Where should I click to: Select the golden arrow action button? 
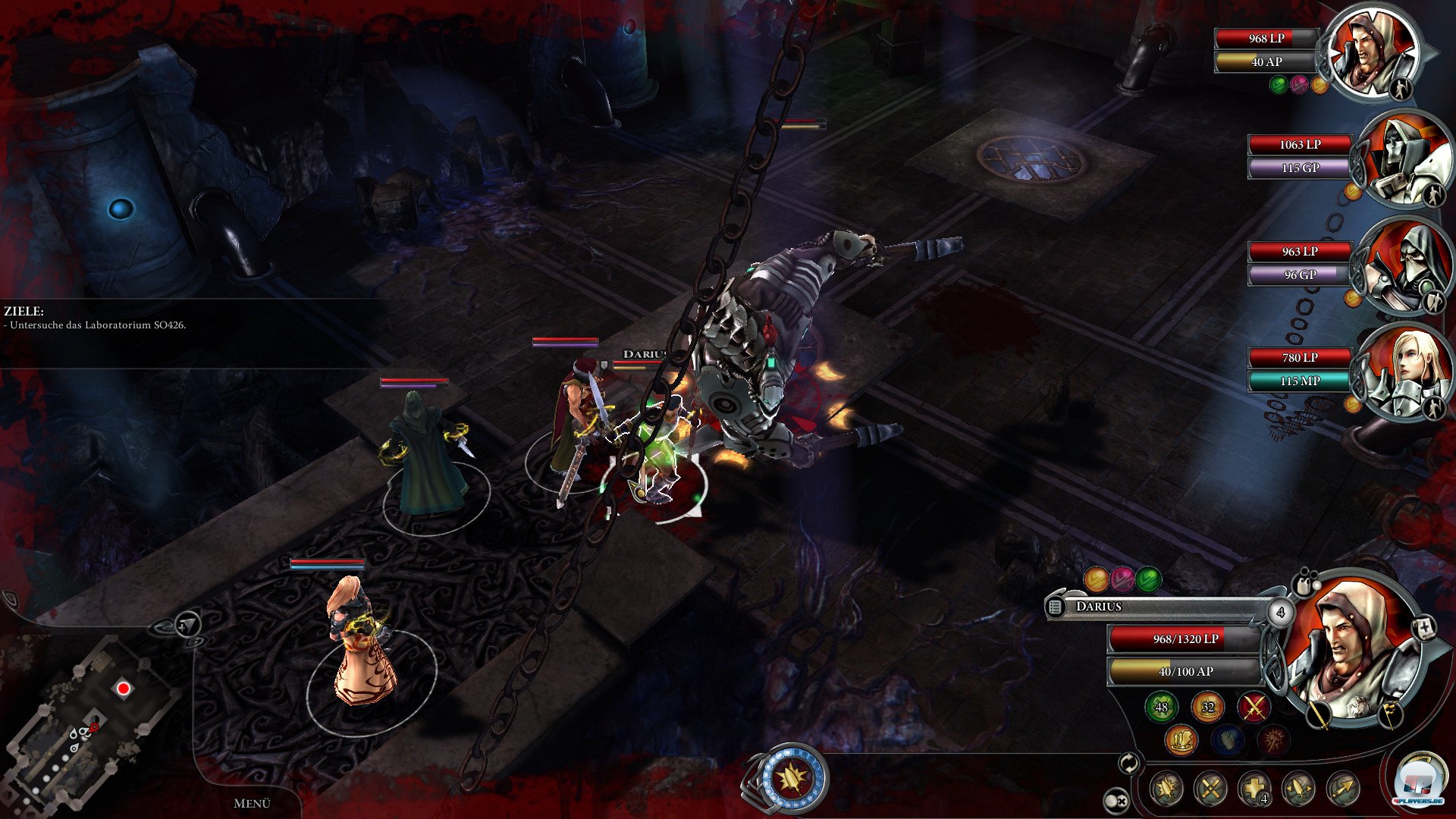1343,789
